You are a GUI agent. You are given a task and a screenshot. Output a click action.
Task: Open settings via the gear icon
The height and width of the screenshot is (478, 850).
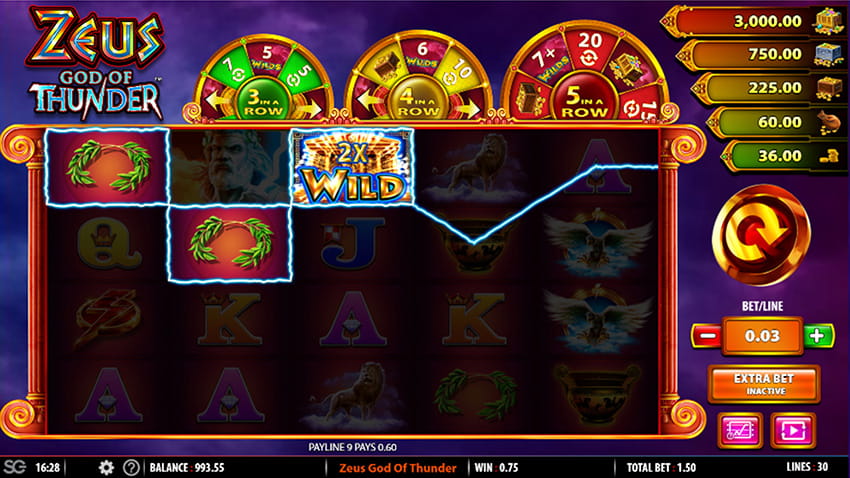click(106, 468)
